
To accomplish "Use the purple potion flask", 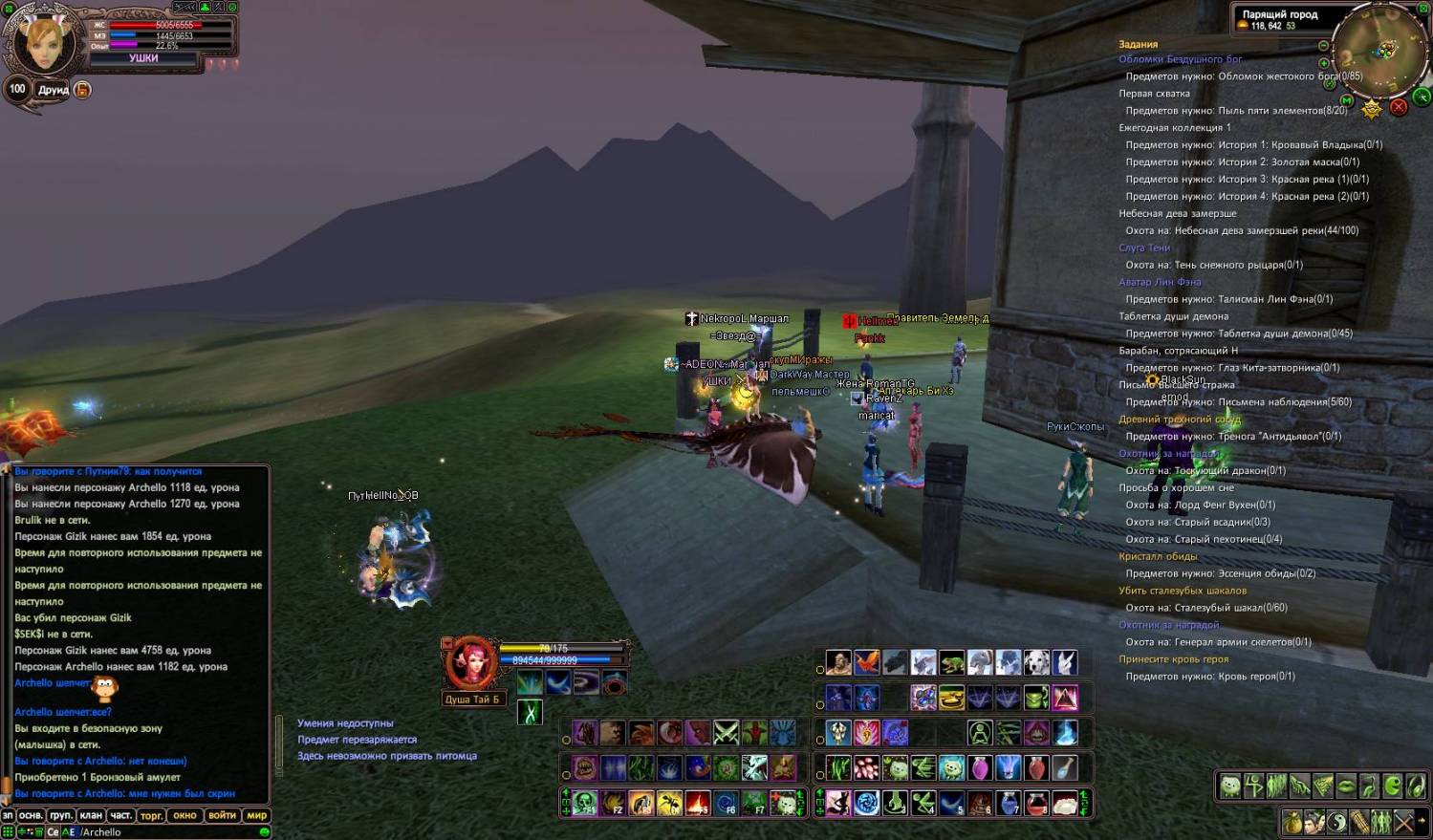I will [x=980, y=767].
